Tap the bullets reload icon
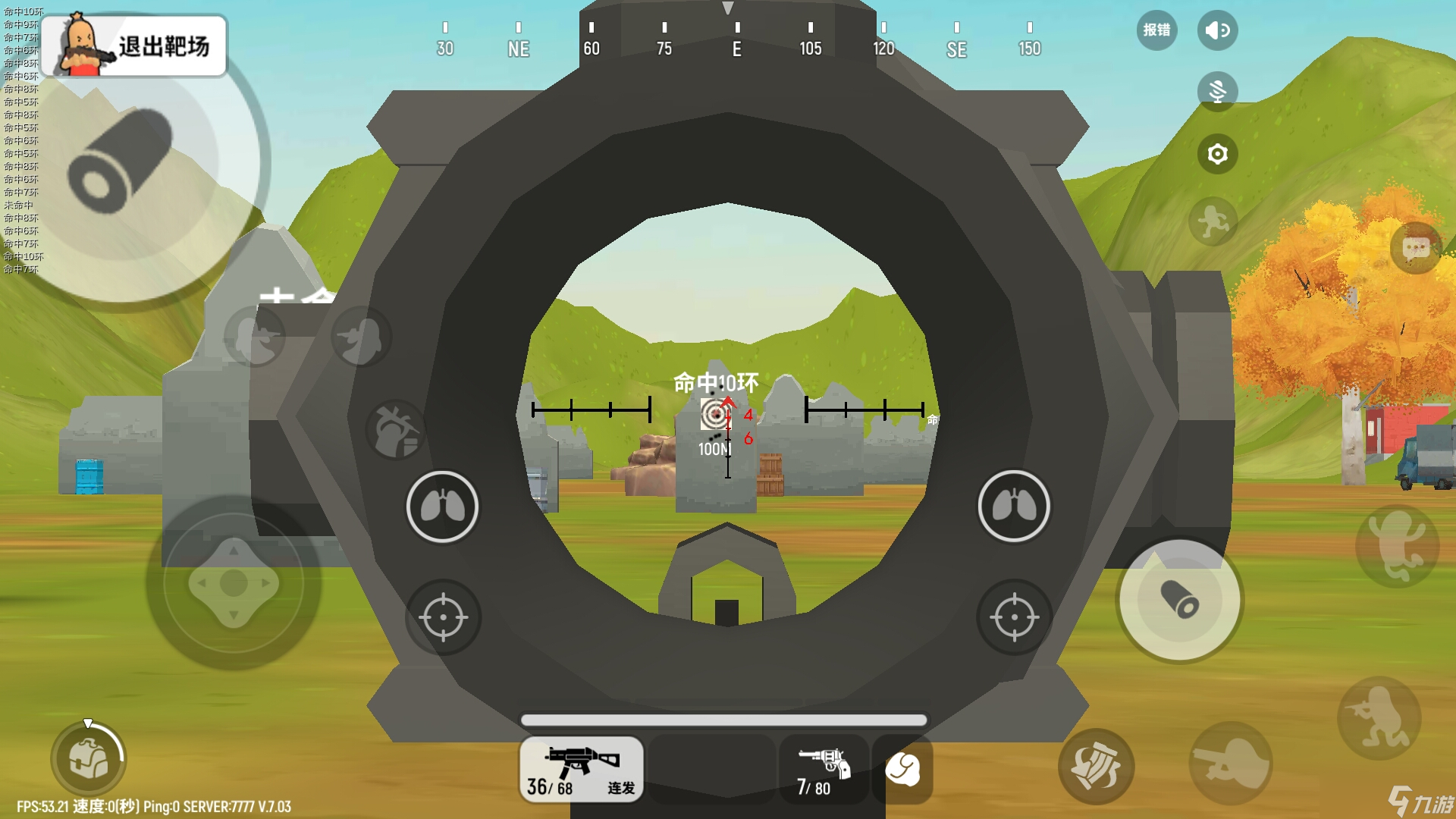Screen dimensions: 1456x819 pos(1096,766)
